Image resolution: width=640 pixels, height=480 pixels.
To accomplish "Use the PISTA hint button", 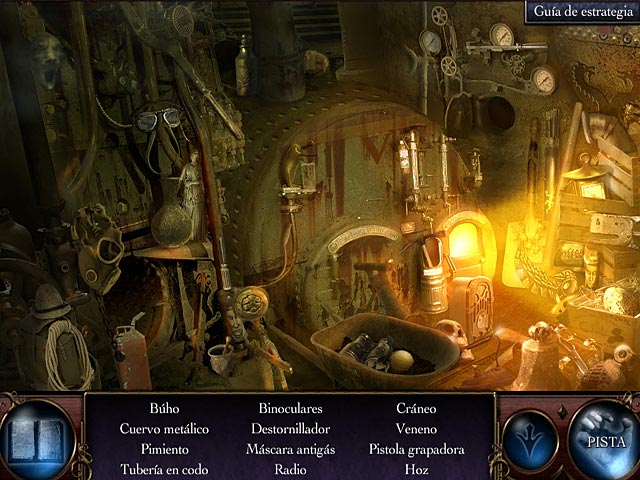I will click(604, 438).
